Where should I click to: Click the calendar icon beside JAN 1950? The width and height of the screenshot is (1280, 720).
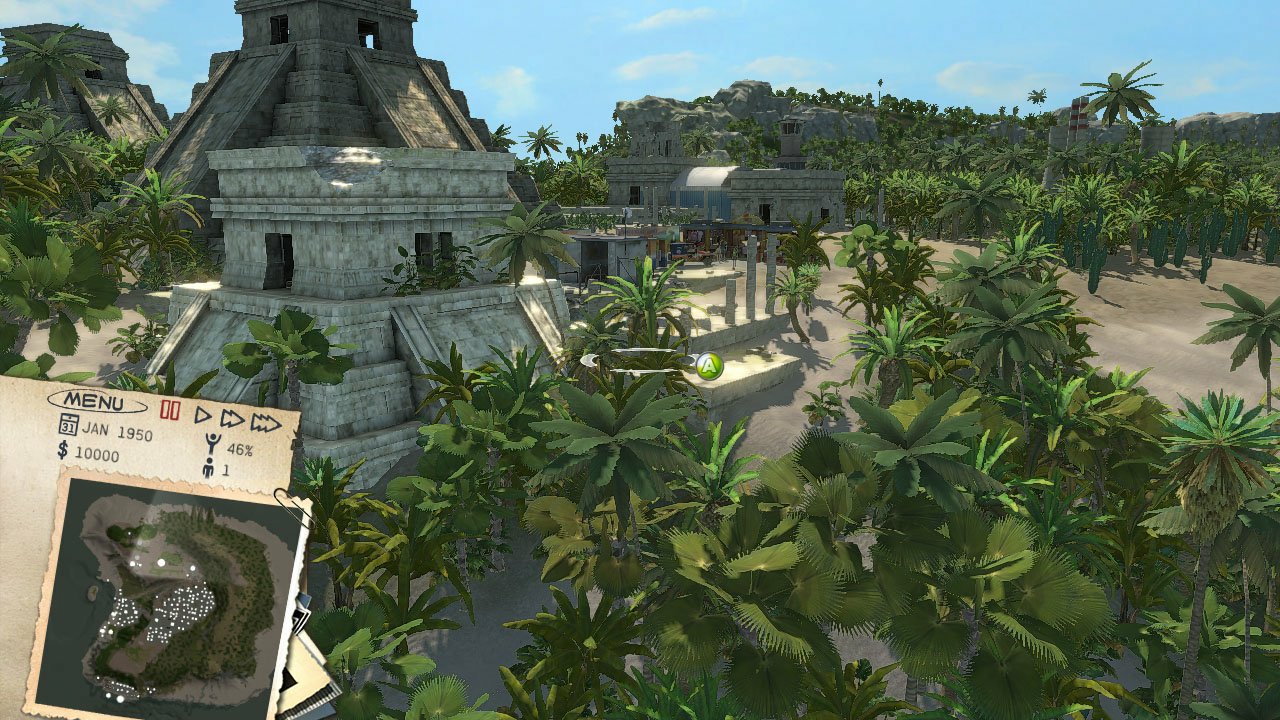tap(68, 425)
